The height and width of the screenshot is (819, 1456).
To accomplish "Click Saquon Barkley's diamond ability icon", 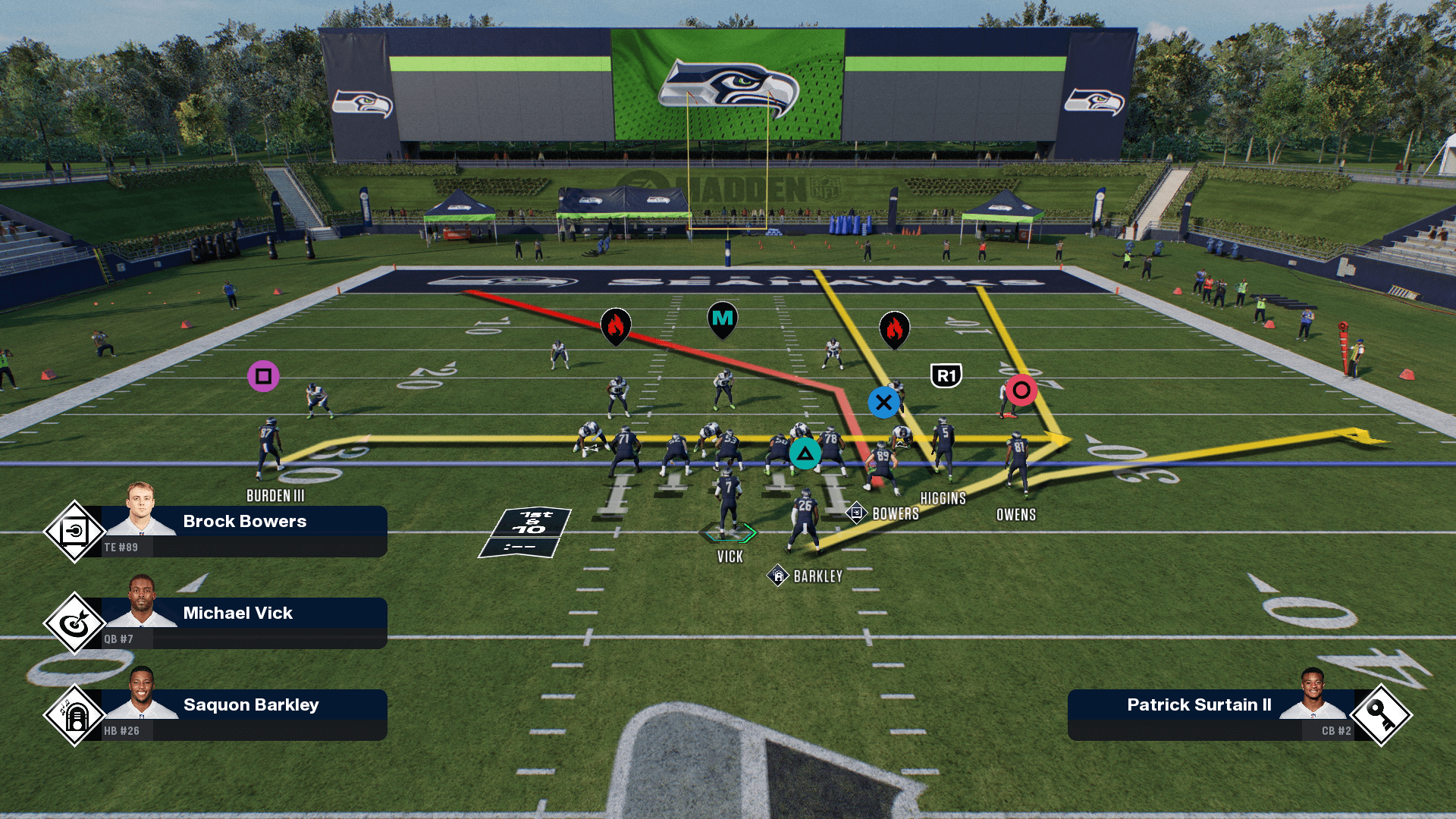I will [74, 715].
